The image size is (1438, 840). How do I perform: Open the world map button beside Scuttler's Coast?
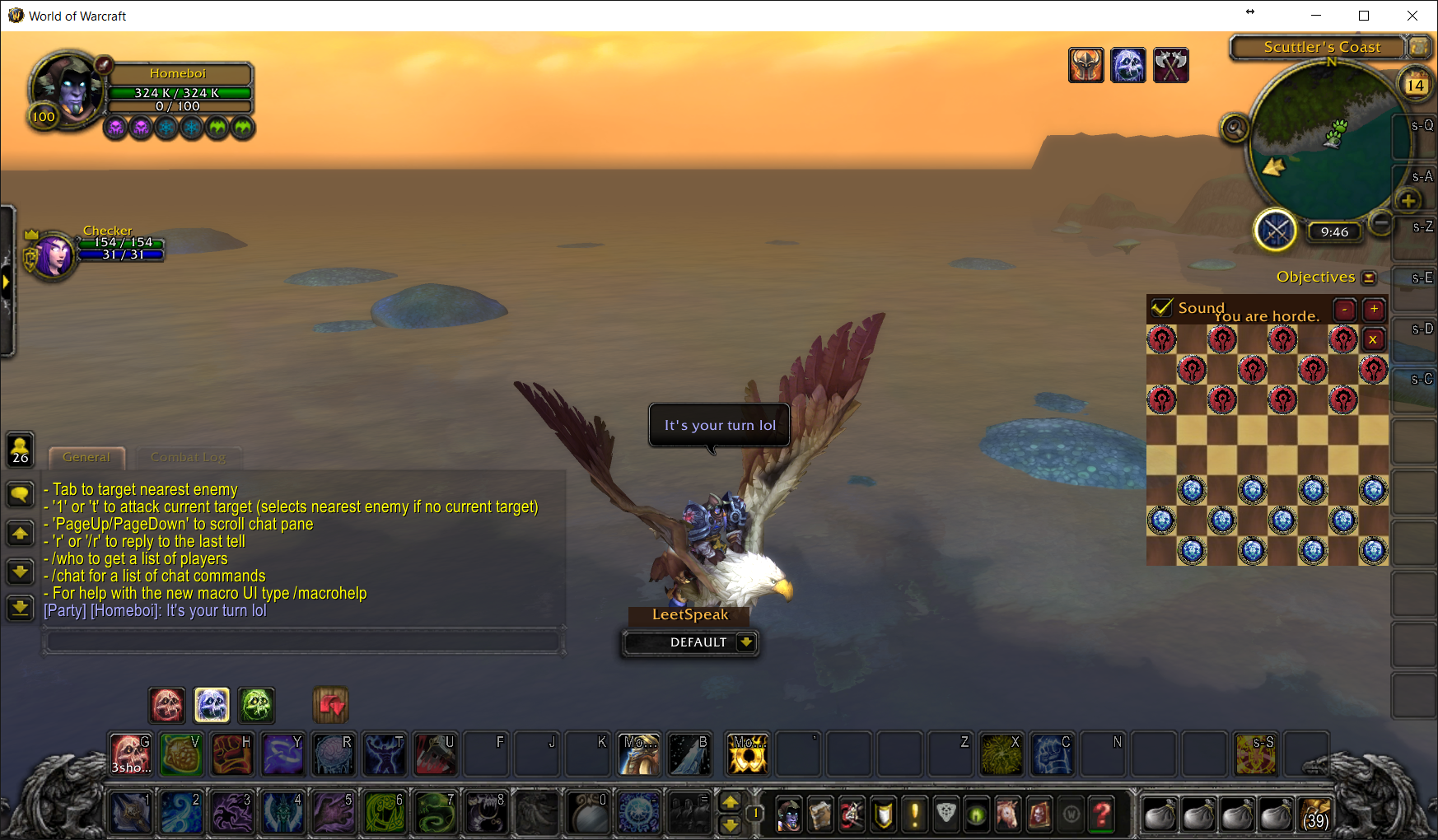(x=1418, y=47)
